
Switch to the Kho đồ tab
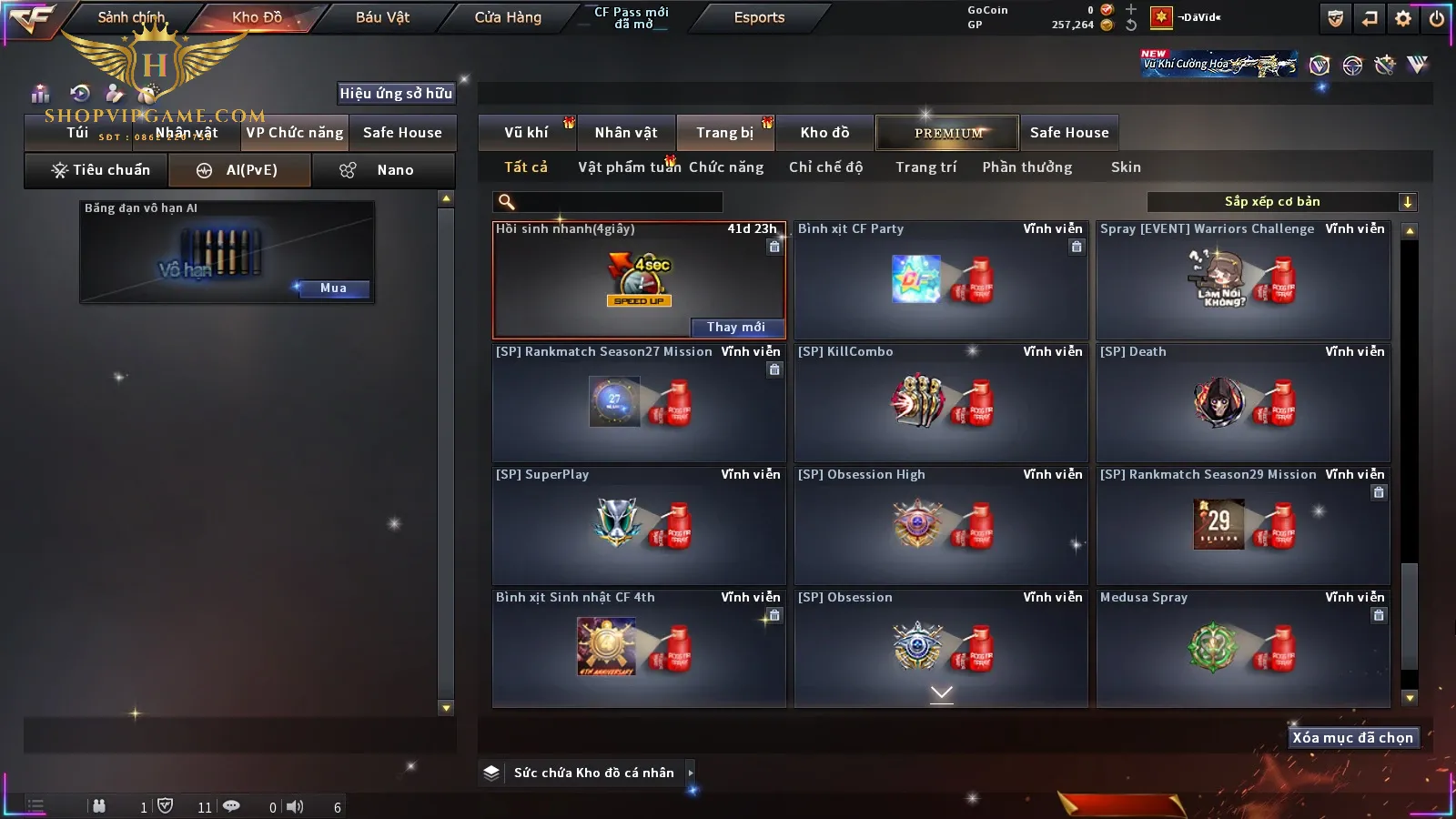pyautogui.click(x=824, y=133)
